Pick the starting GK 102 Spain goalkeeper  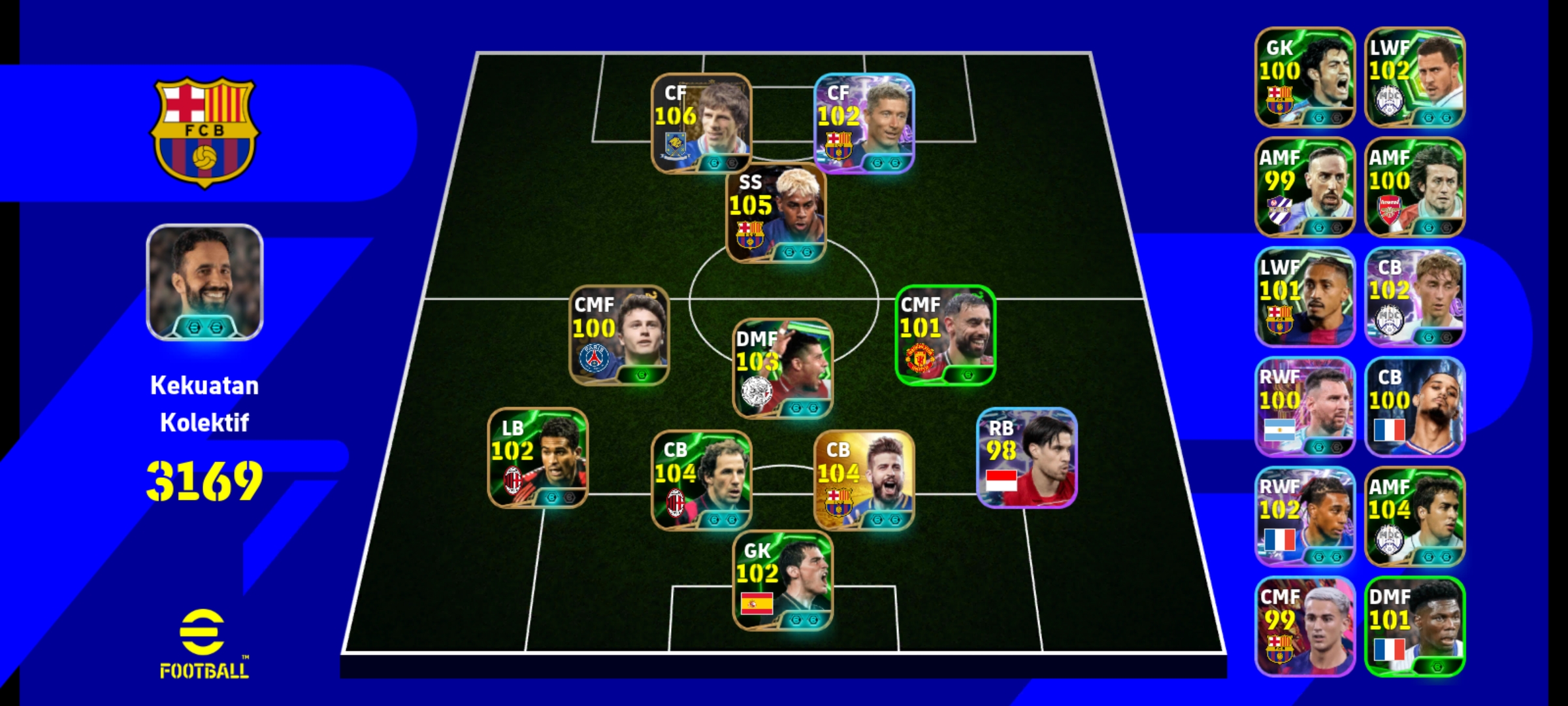783,580
